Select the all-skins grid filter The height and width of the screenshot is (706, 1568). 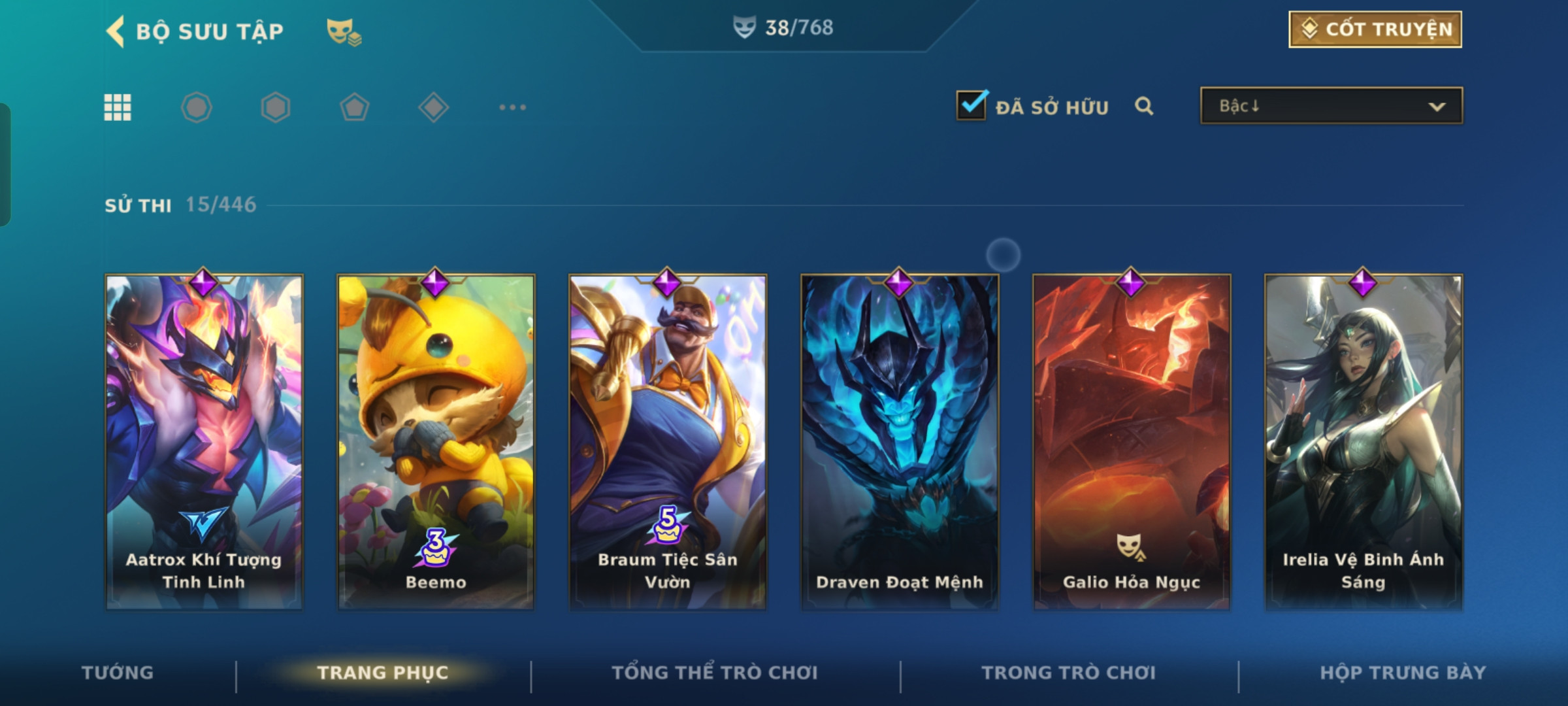[118, 107]
